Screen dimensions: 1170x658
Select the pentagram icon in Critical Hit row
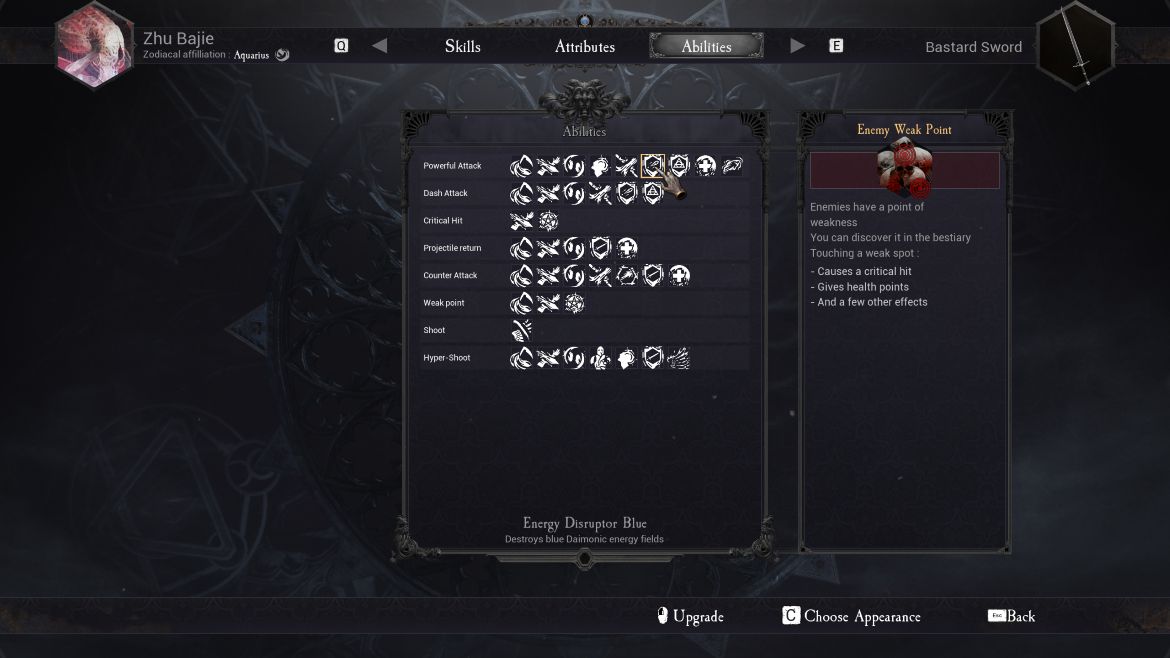[548, 221]
